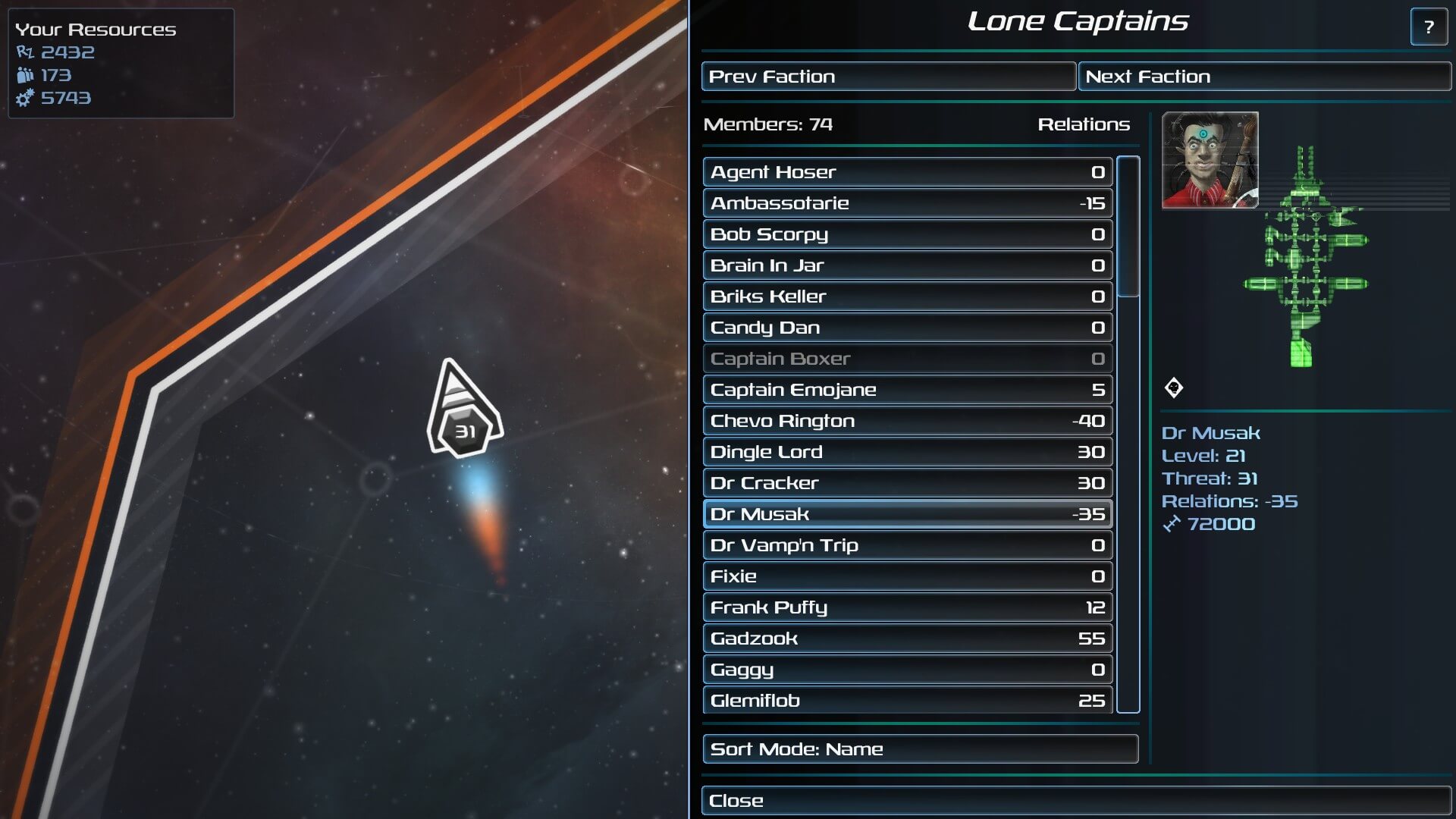This screenshot has width=1456, height=819.
Task: Select Bob Scorpy in the member list
Action: tap(907, 234)
